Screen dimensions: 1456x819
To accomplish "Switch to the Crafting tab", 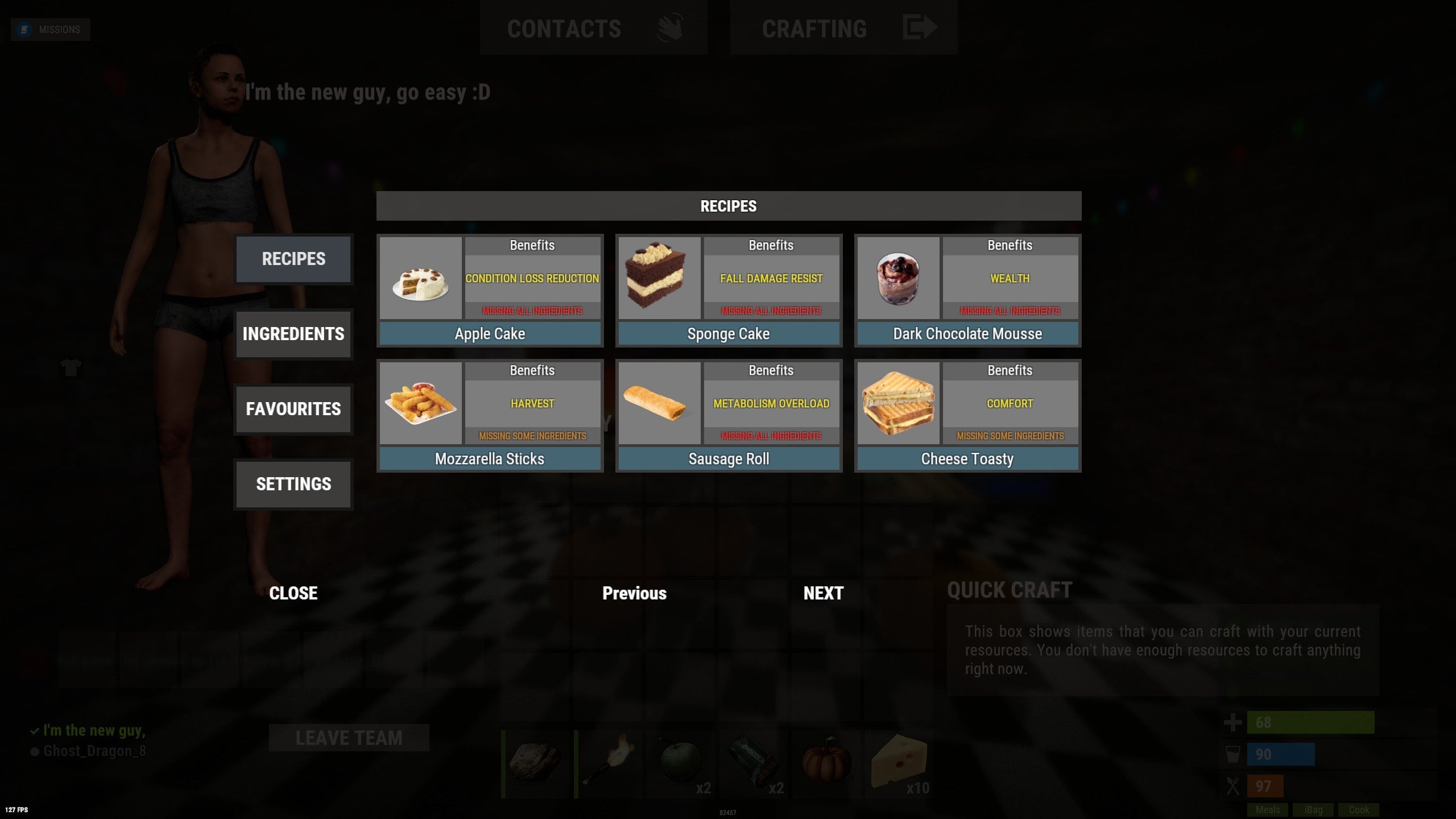I will [843, 28].
